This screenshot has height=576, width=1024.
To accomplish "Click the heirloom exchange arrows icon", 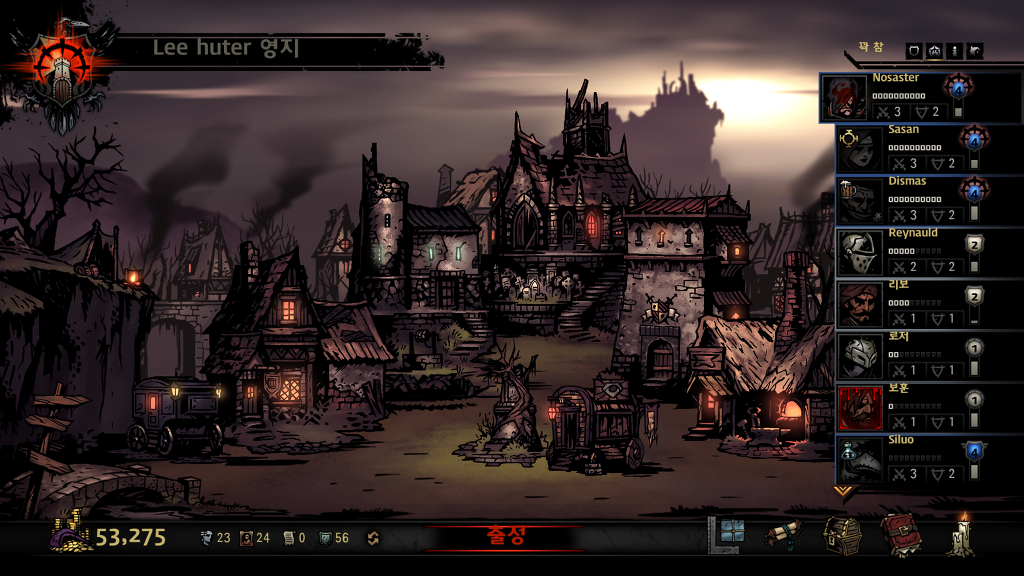I will pos(374,538).
